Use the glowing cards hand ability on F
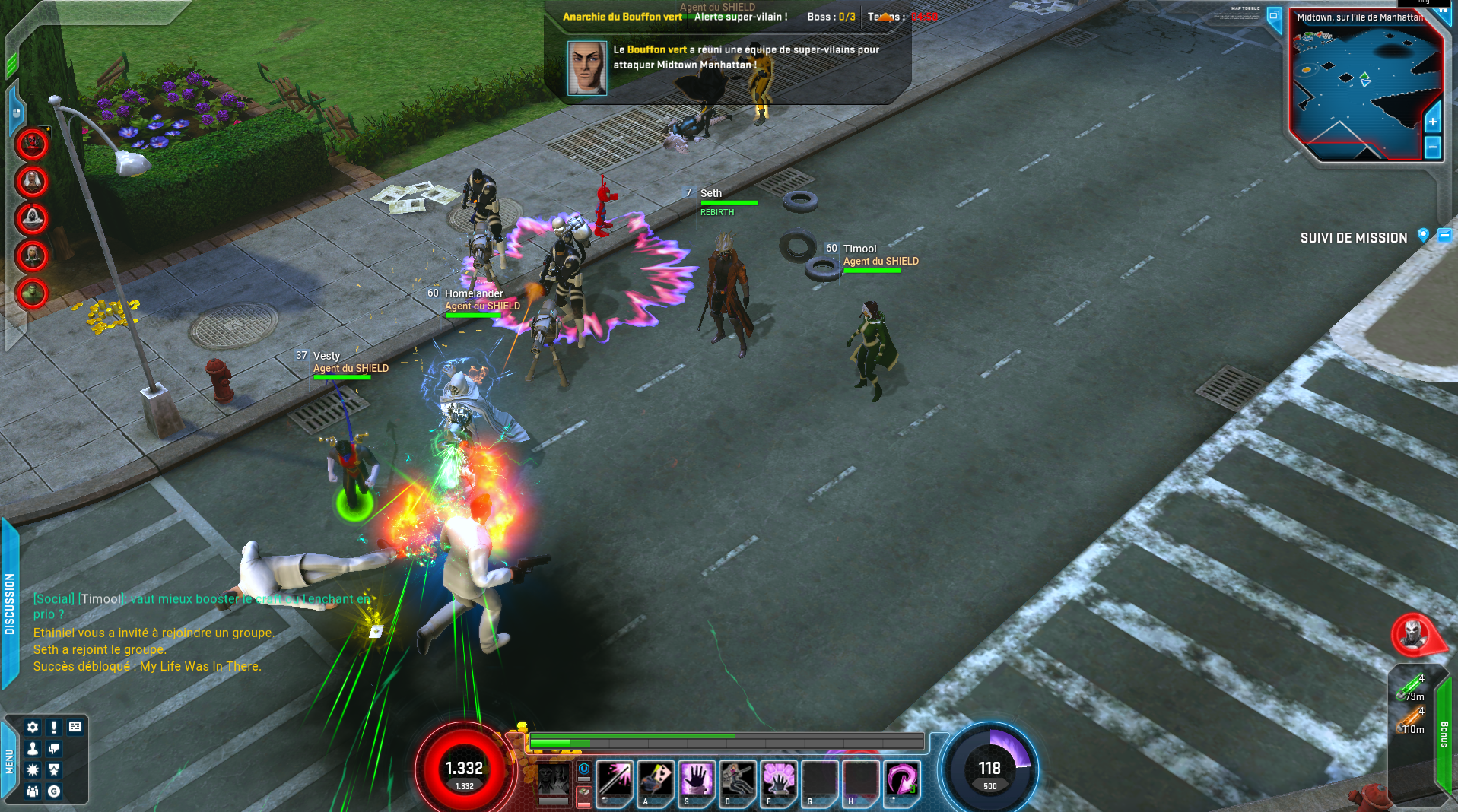 coord(779,779)
